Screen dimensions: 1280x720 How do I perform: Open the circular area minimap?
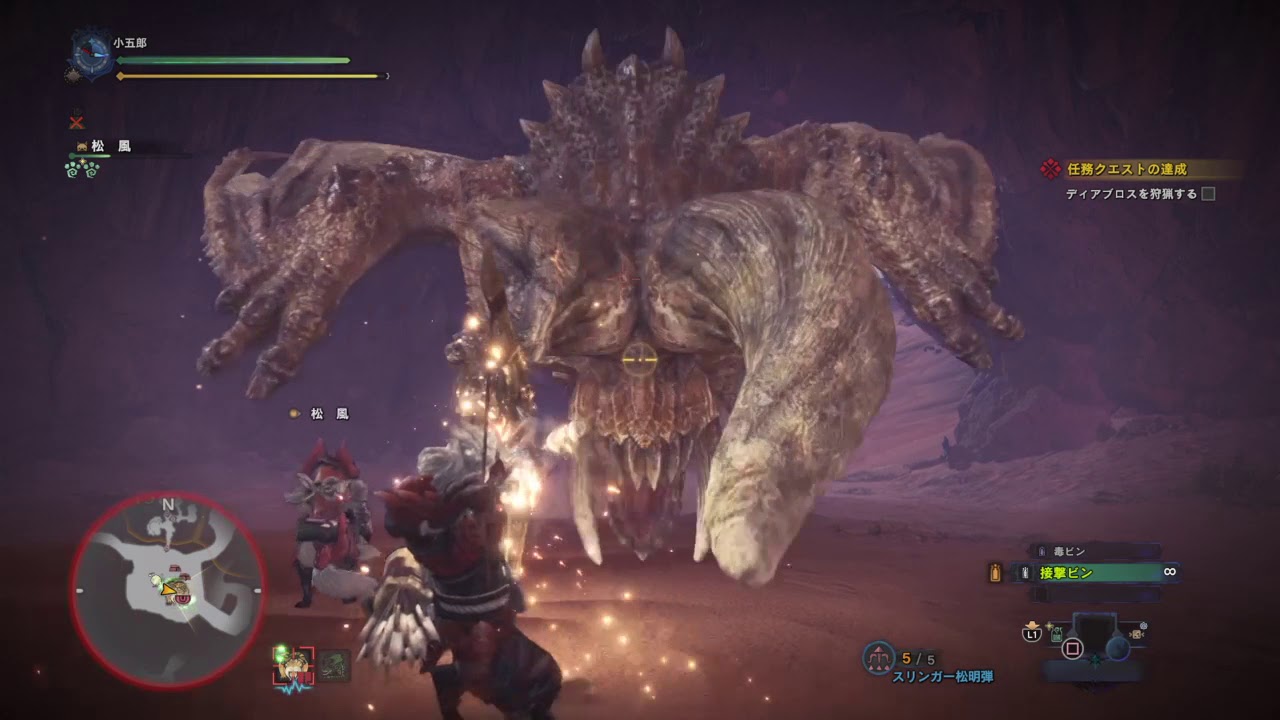click(x=168, y=591)
